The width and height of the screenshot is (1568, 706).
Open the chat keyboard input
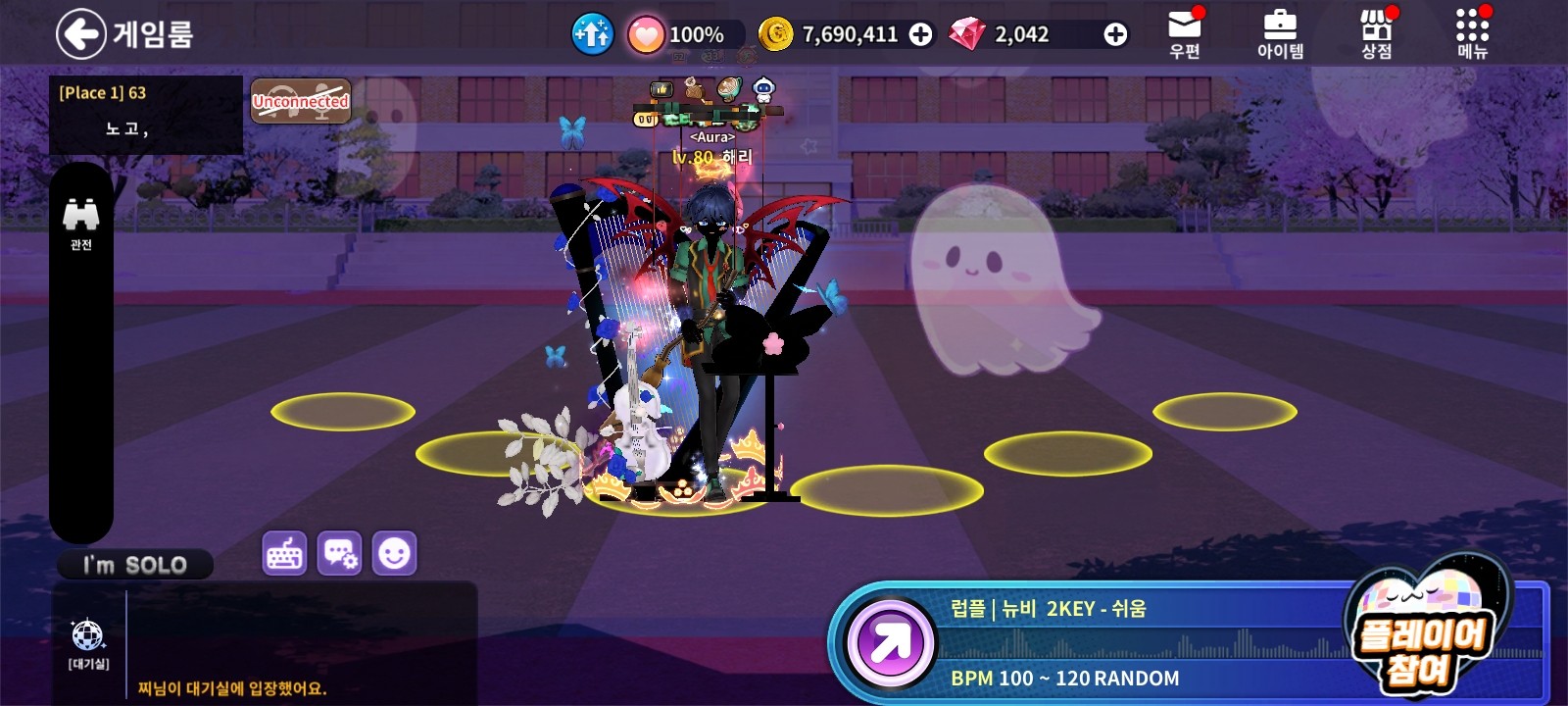[285, 554]
